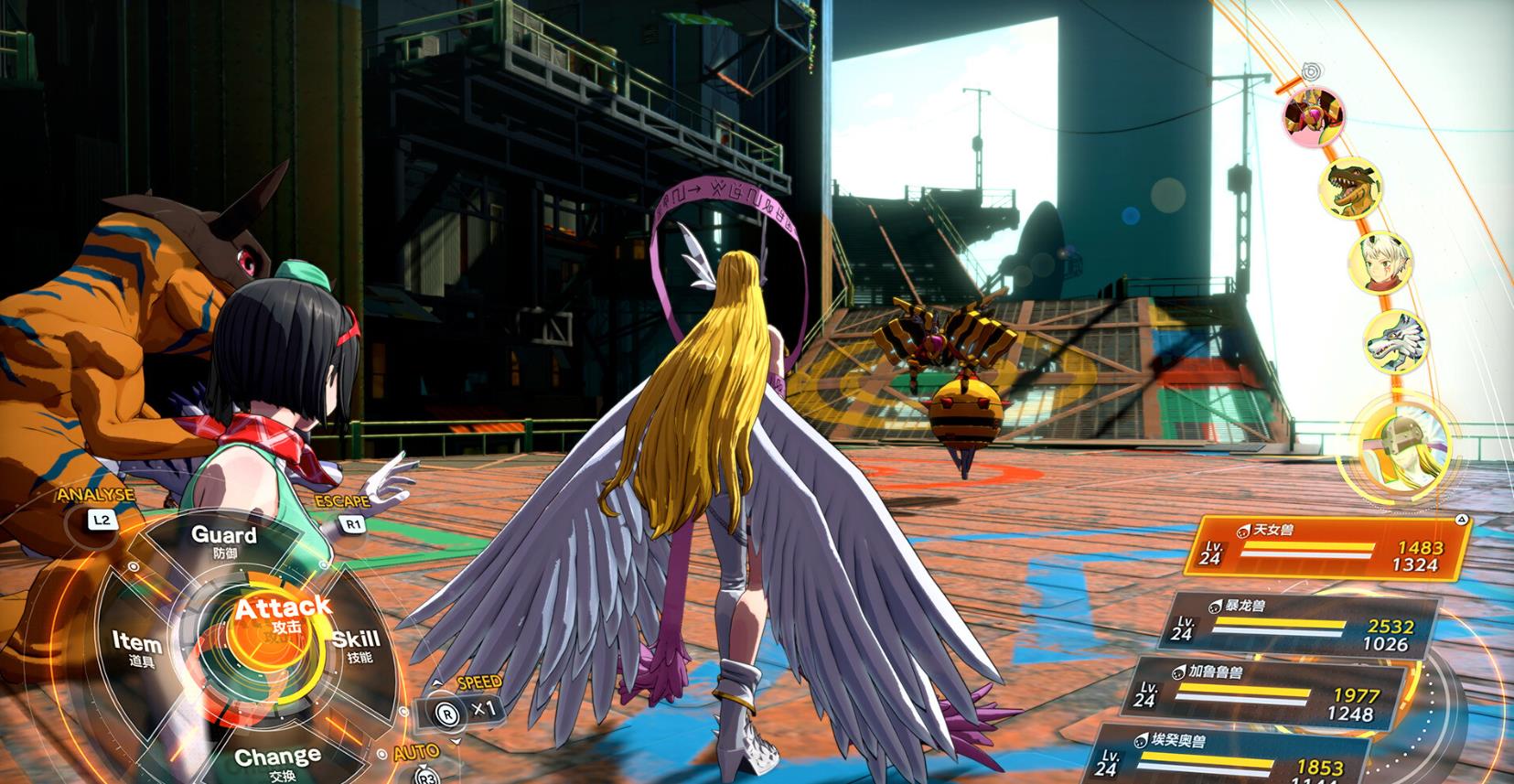Activate the ANALYSE option

point(102,521)
